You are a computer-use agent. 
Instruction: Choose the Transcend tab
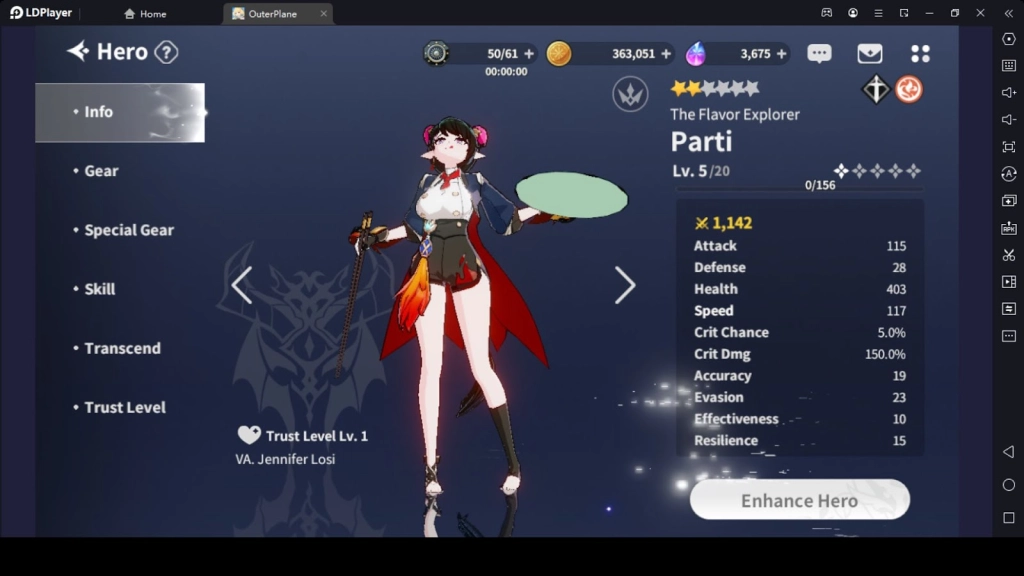[122, 348]
